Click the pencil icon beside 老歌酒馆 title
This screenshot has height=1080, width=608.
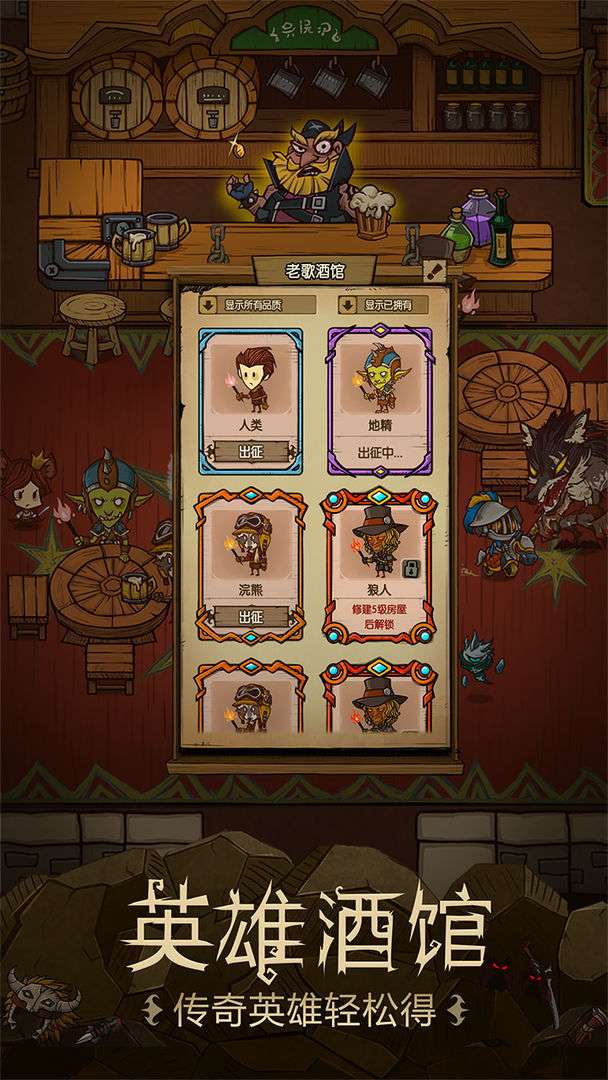pos(433,270)
